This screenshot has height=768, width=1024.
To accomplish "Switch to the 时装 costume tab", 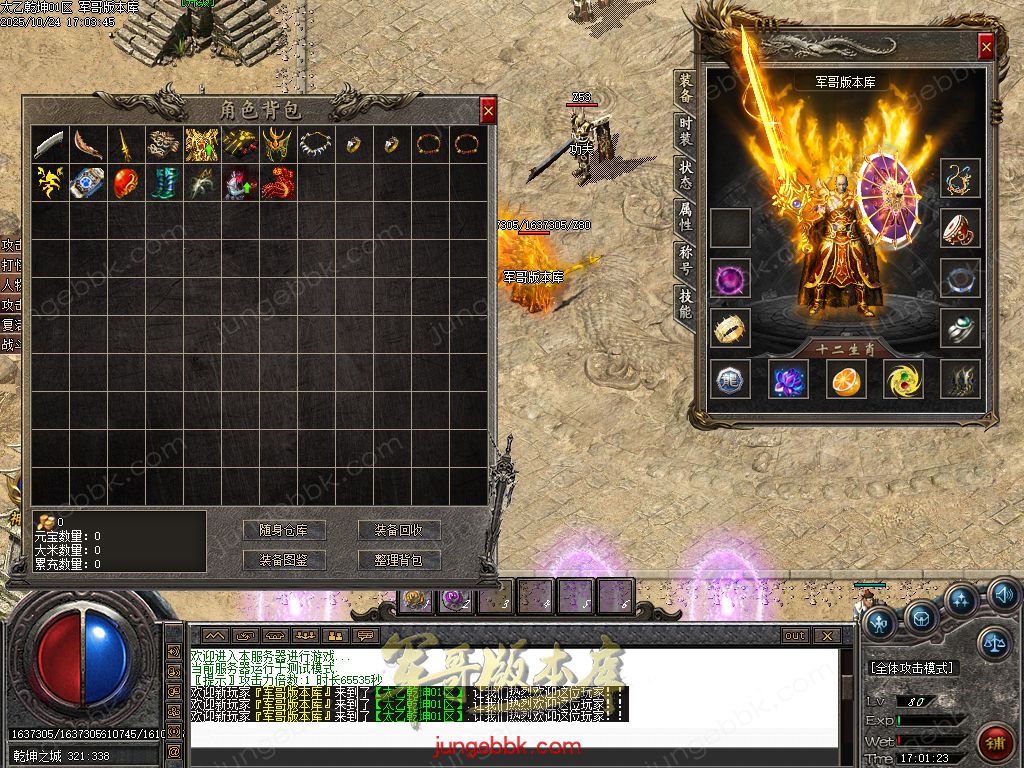I will point(685,128).
